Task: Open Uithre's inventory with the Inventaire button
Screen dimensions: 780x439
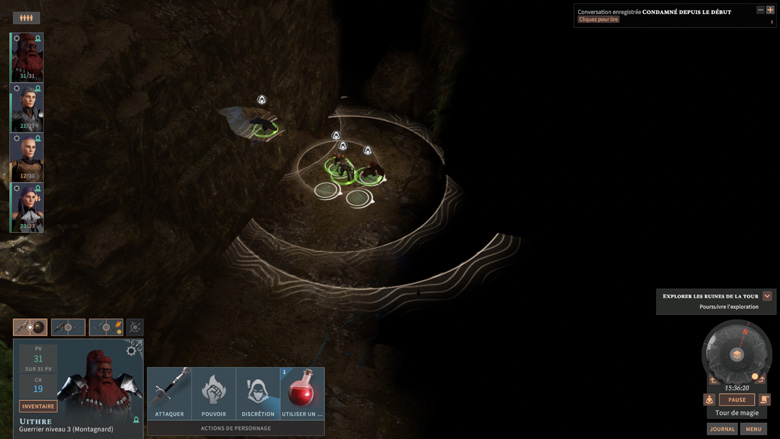Action: tap(38, 406)
